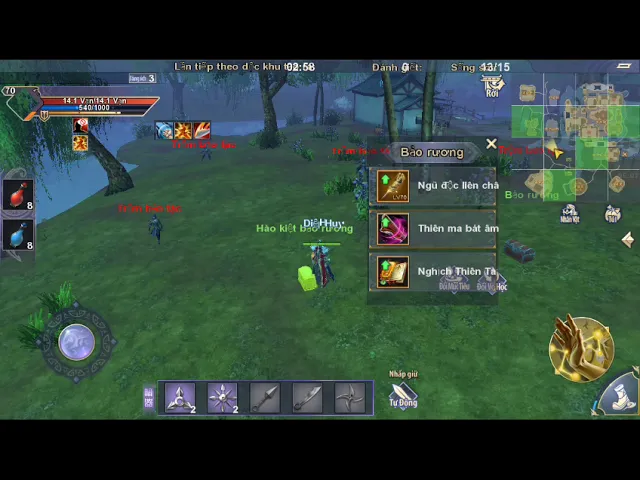
Task: Activate the main golden attack button
Action: click(x=580, y=348)
